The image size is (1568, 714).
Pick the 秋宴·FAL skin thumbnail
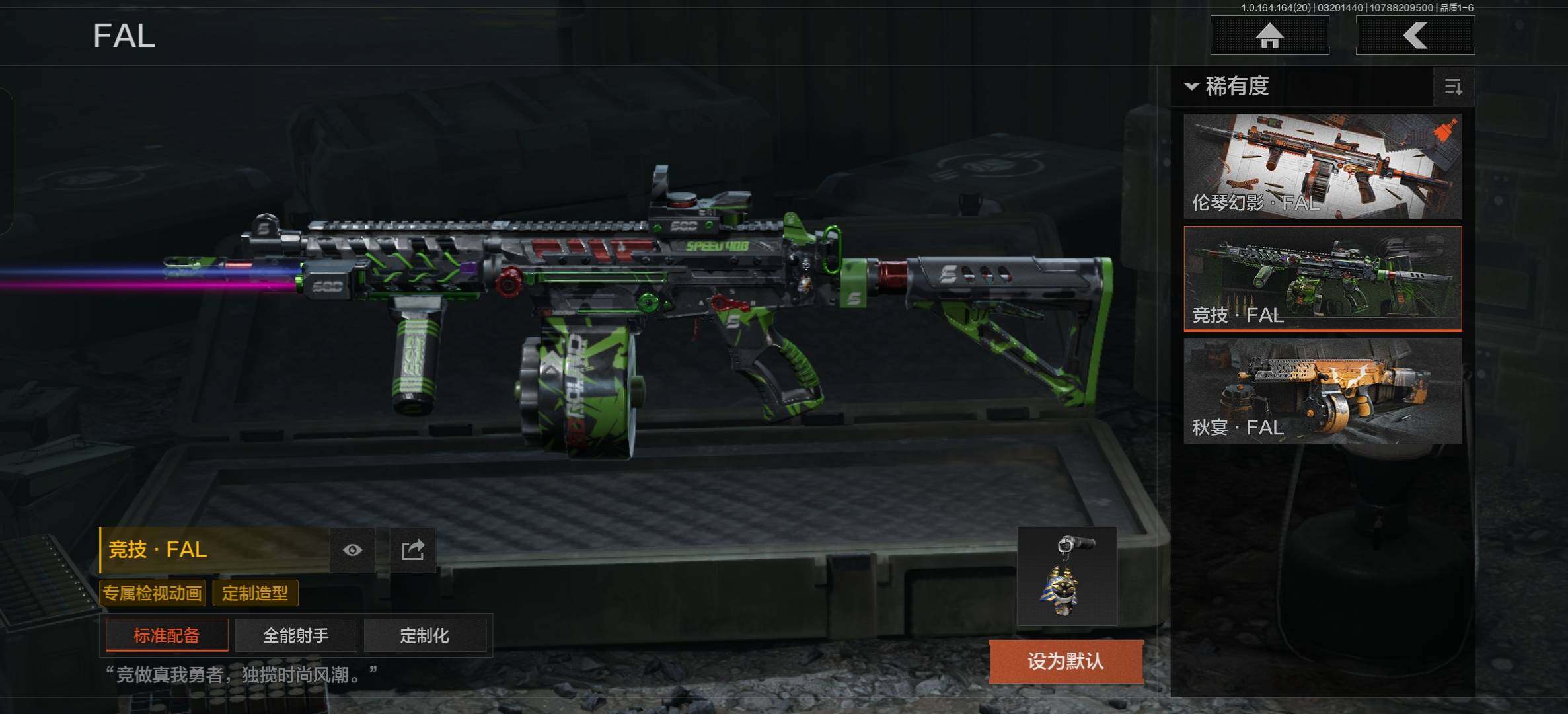[1322, 391]
